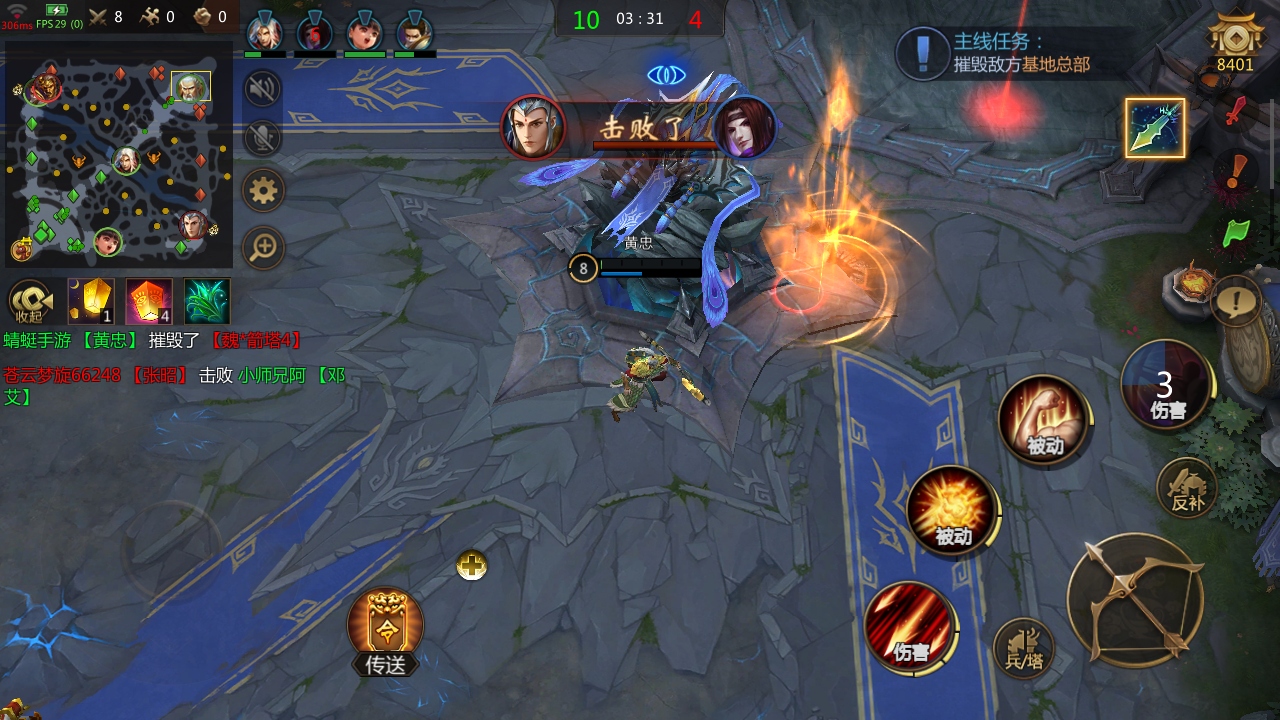Screen dimensions: 1280x720
Task: Select the green grass item slot
Action: 207,301
